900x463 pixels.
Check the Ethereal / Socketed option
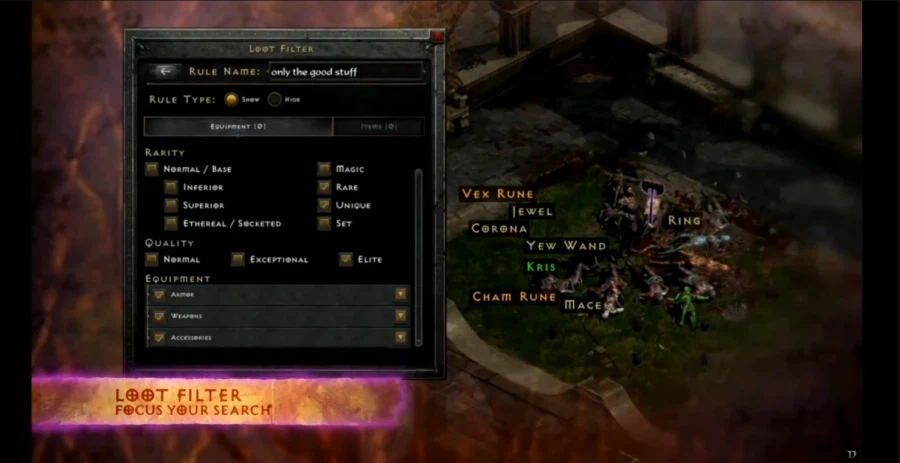click(x=172, y=223)
